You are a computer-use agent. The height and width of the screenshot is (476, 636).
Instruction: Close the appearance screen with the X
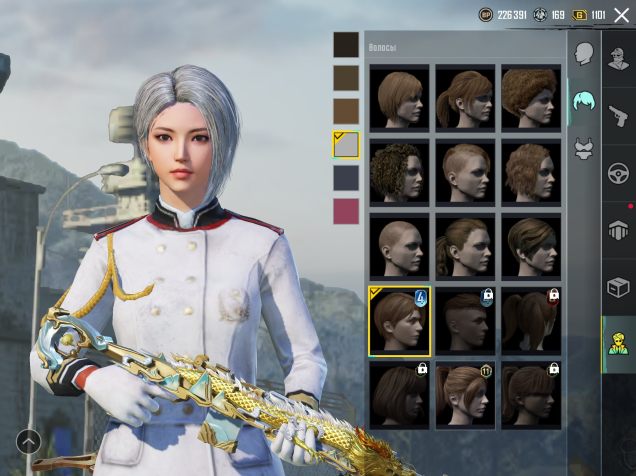621,15
